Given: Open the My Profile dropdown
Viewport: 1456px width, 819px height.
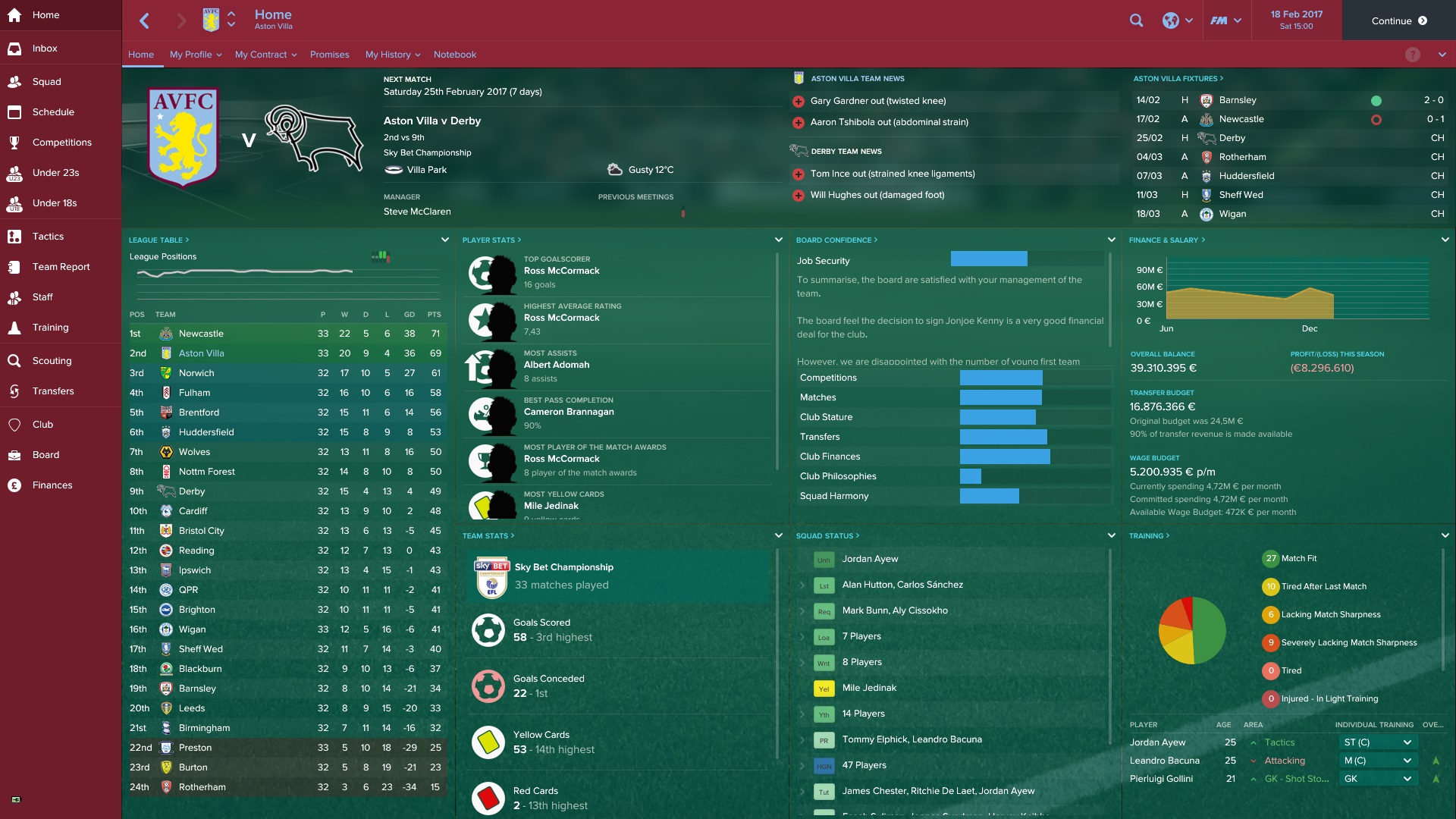Looking at the screenshot, I should point(195,55).
